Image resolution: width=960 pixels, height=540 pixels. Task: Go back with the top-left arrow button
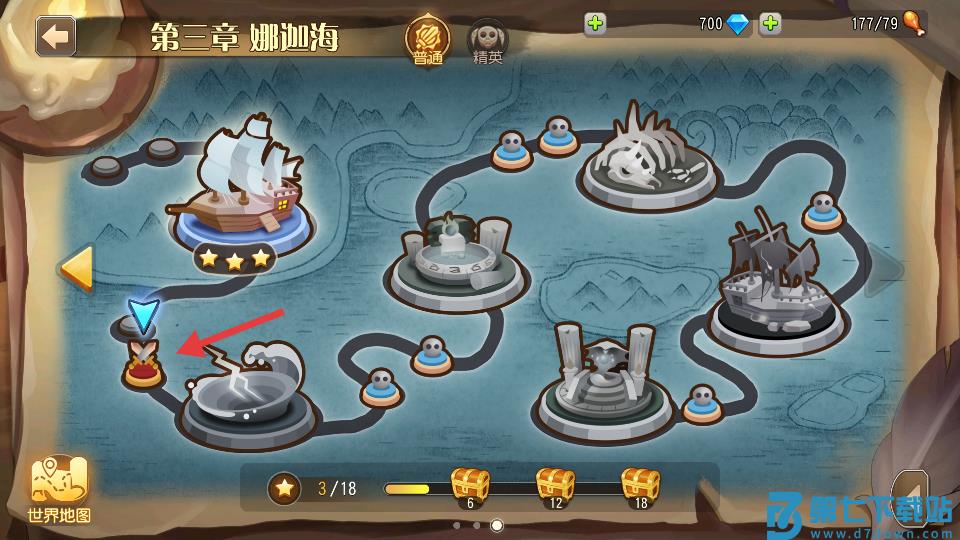point(56,37)
